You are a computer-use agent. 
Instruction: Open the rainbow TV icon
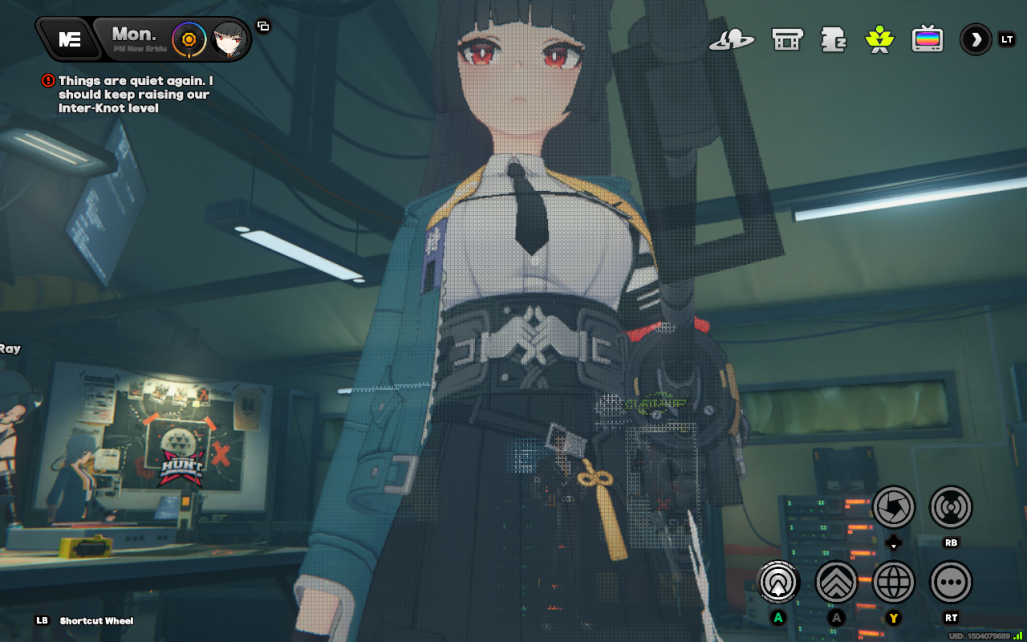[928, 40]
